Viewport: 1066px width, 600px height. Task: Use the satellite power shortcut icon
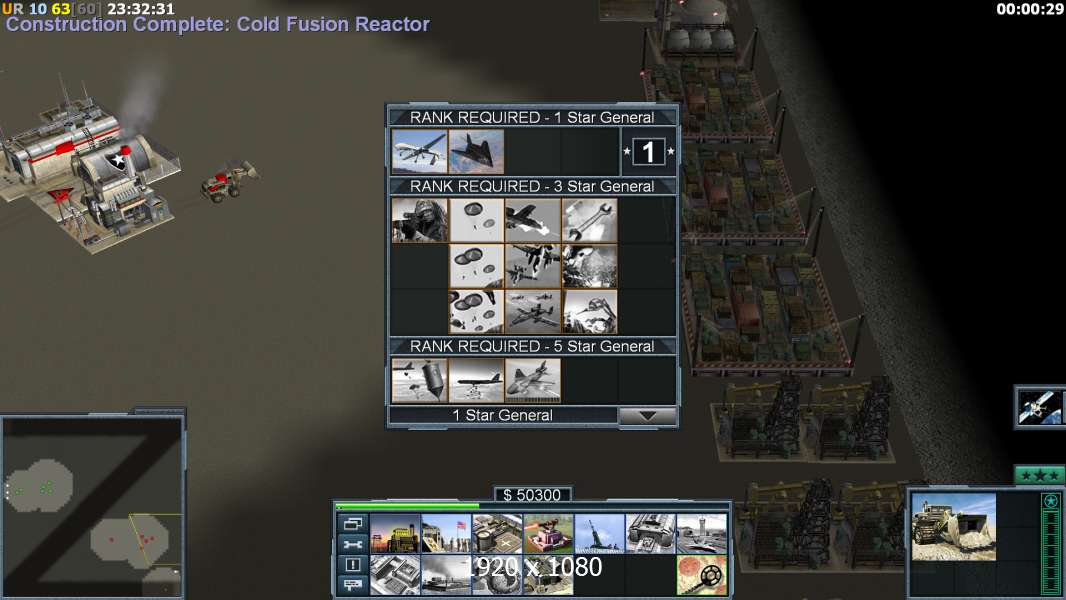pyautogui.click(x=1039, y=406)
